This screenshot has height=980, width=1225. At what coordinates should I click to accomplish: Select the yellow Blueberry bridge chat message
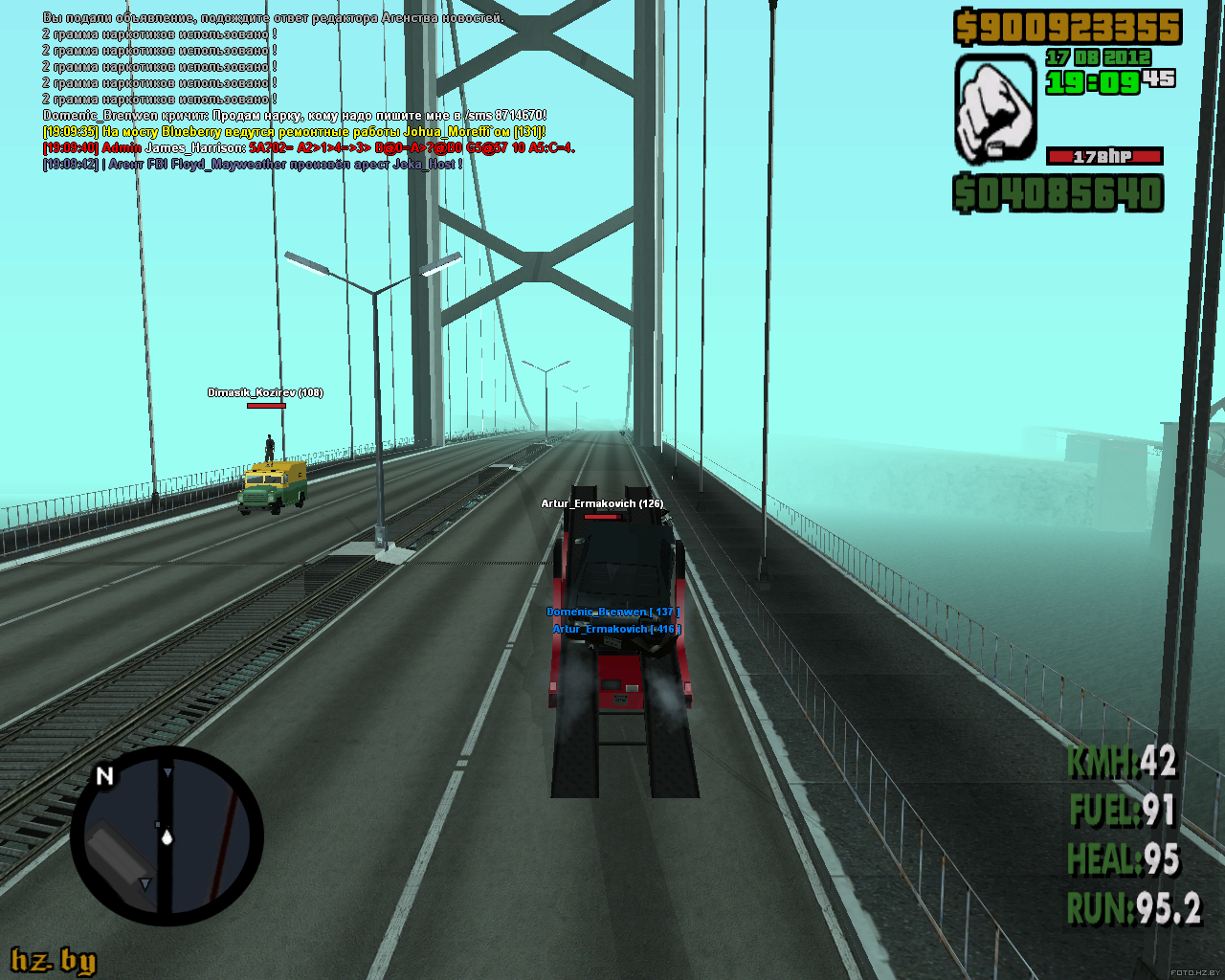coord(295,131)
